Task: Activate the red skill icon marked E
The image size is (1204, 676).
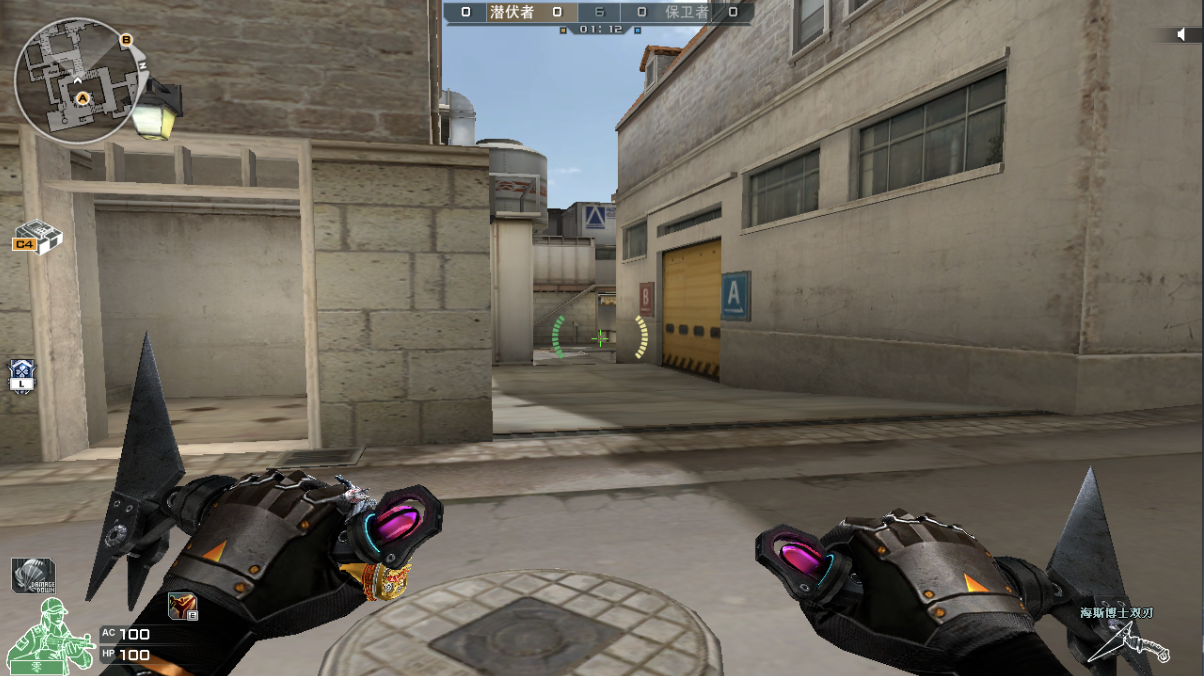Action: (x=182, y=605)
